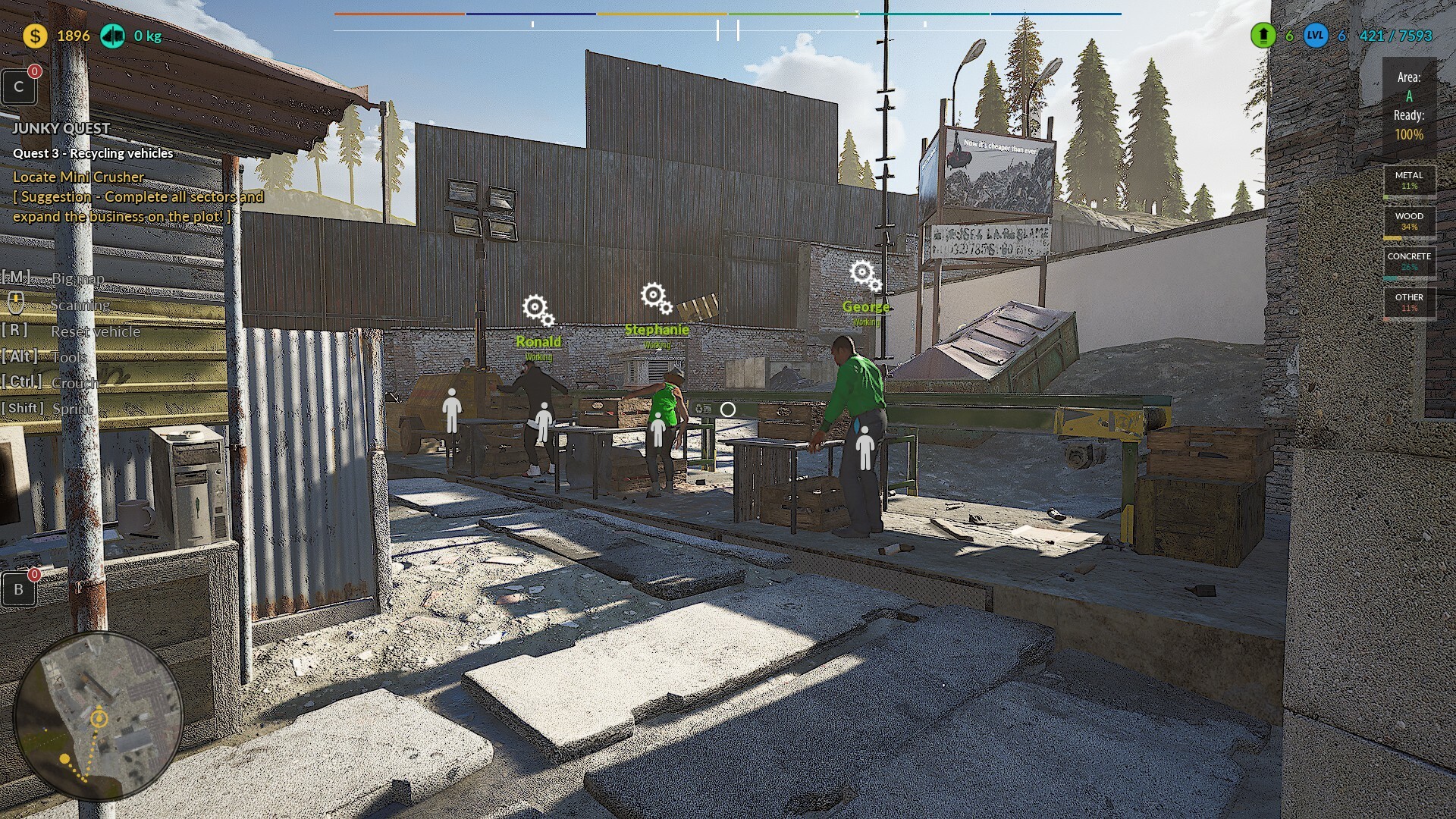
Task: Click the Locate Mini Crusher objective
Action: pos(78,177)
